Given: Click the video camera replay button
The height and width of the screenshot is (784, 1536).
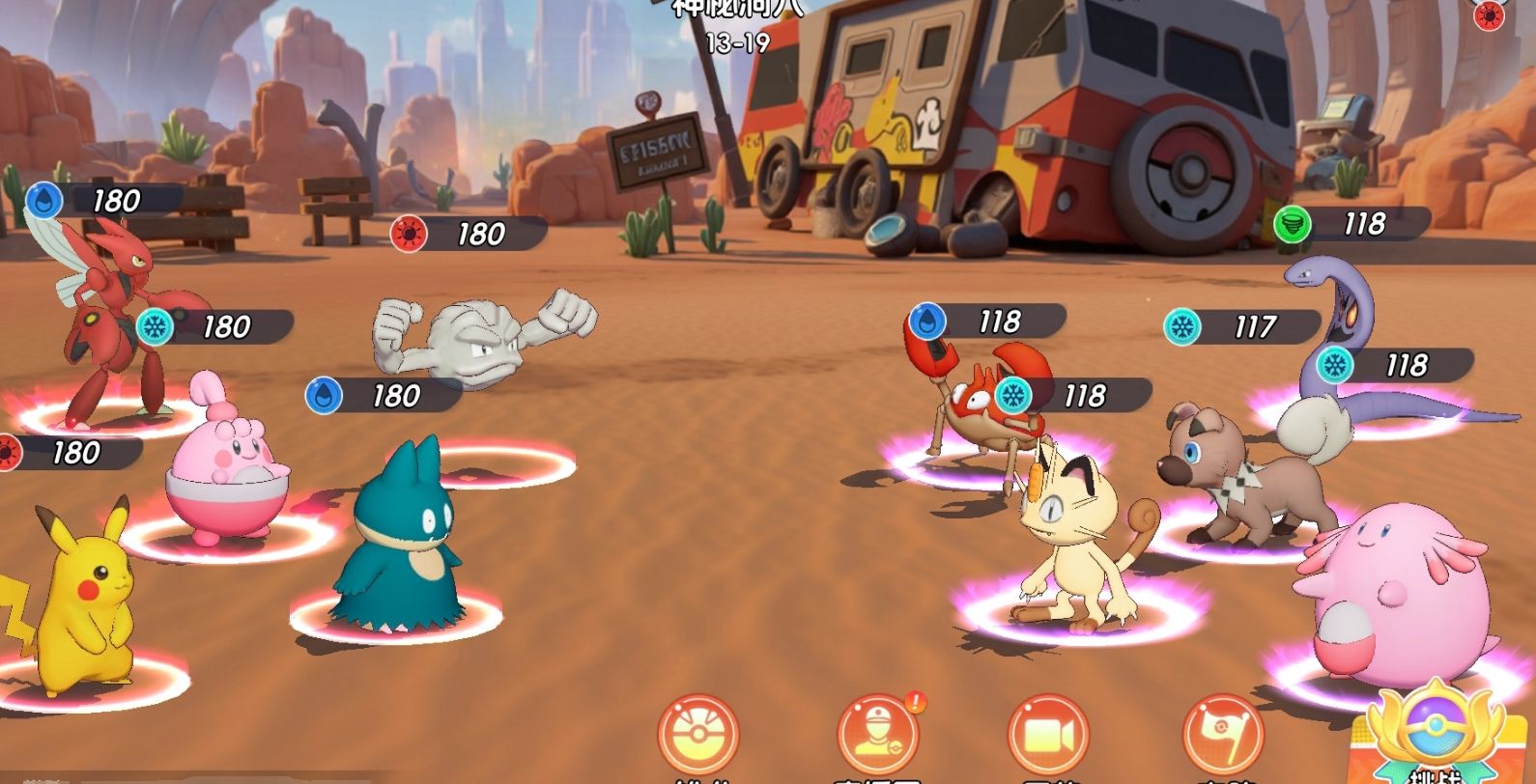Looking at the screenshot, I should tap(1048, 736).
